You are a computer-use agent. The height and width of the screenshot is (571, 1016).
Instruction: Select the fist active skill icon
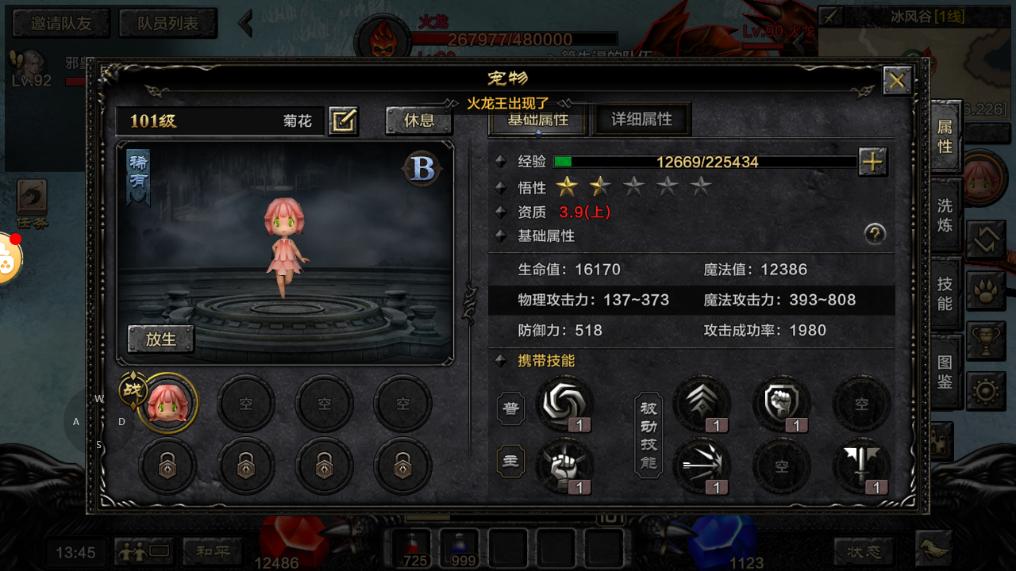coord(564,465)
